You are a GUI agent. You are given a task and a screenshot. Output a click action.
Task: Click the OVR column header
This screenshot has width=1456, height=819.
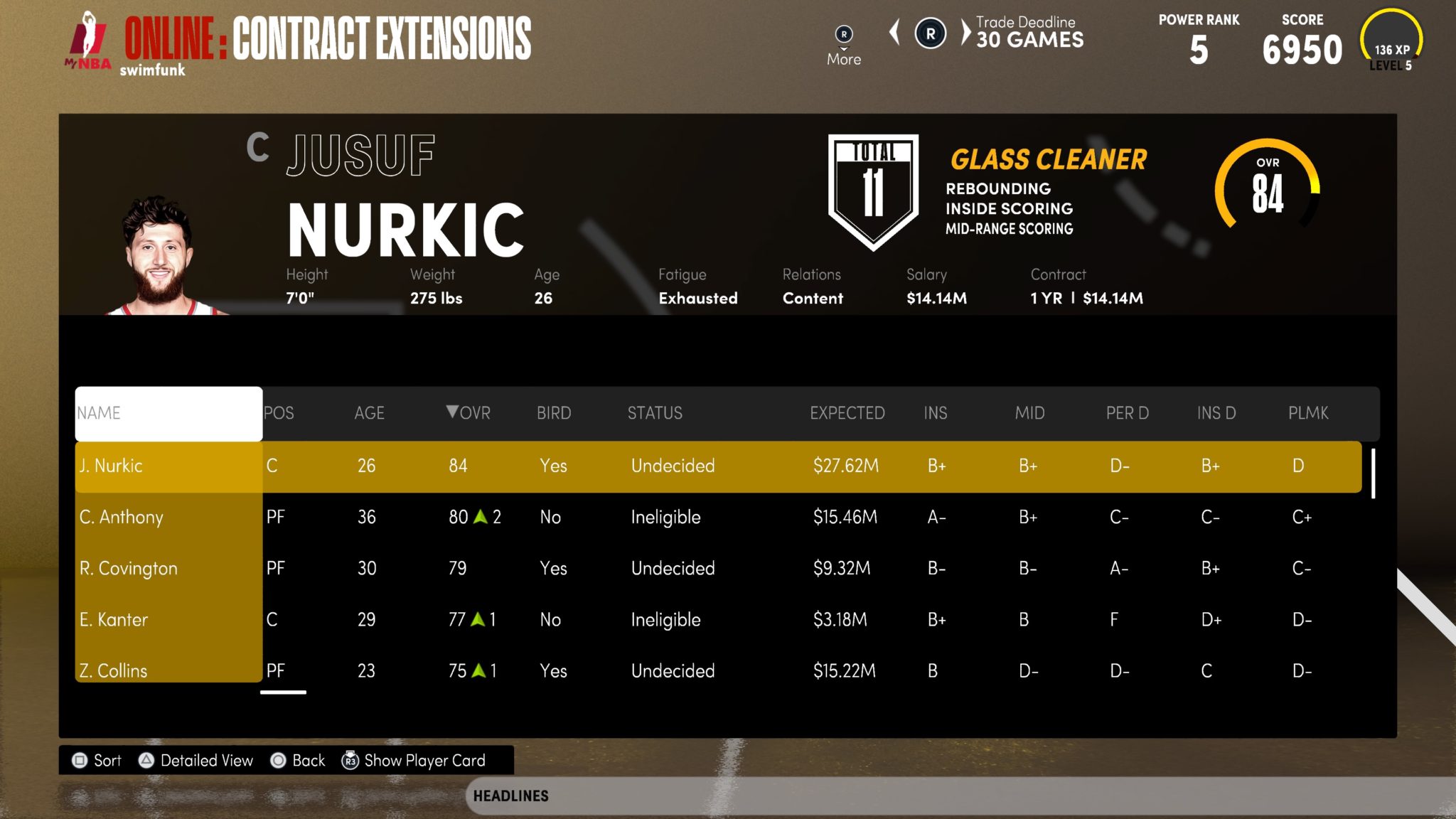[x=469, y=413]
